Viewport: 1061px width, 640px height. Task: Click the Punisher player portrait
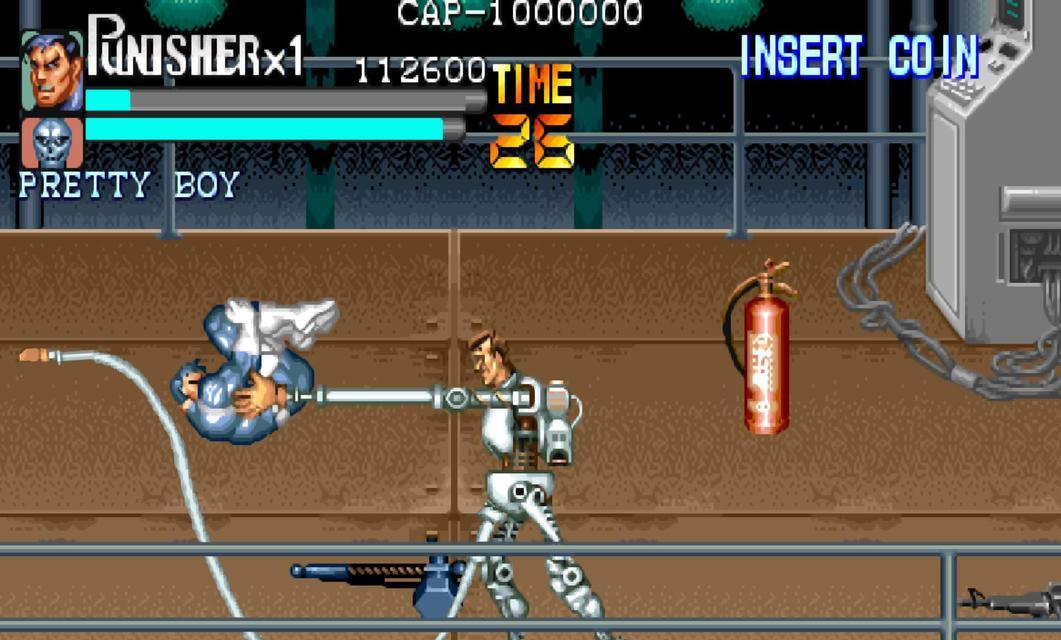pyautogui.click(x=52, y=72)
